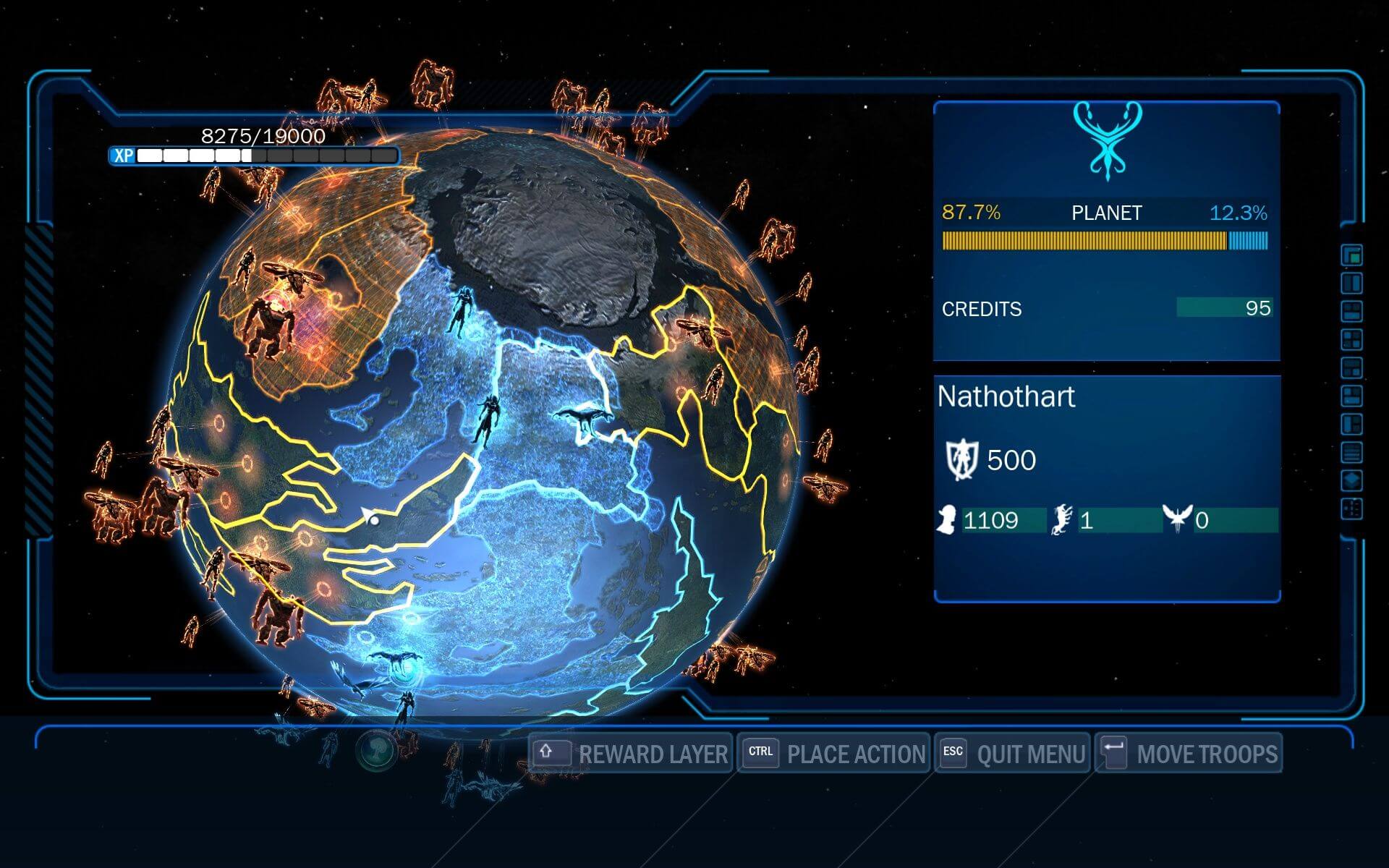Select Quit Menu in the bottom bar

(x=1012, y=754)
